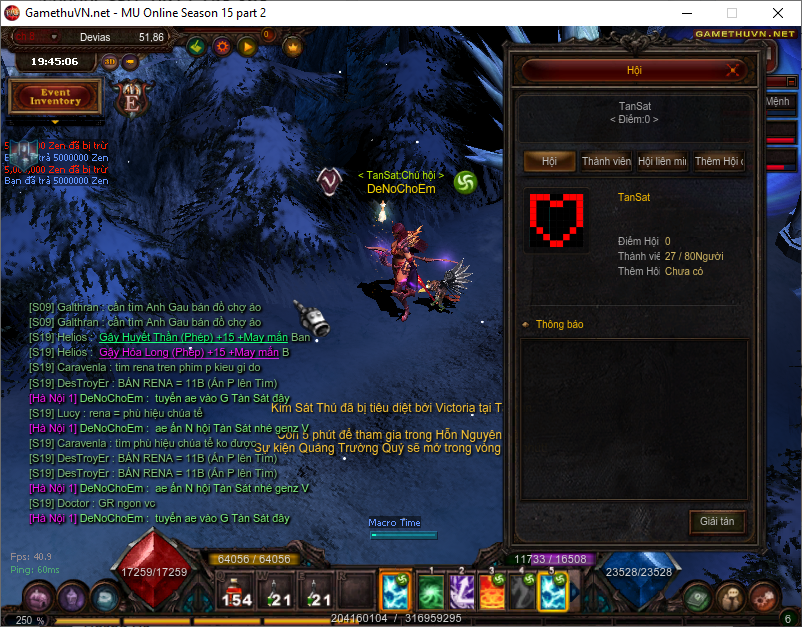Select the Thêm Hội tab
The image size is (802, 627).
718,162
